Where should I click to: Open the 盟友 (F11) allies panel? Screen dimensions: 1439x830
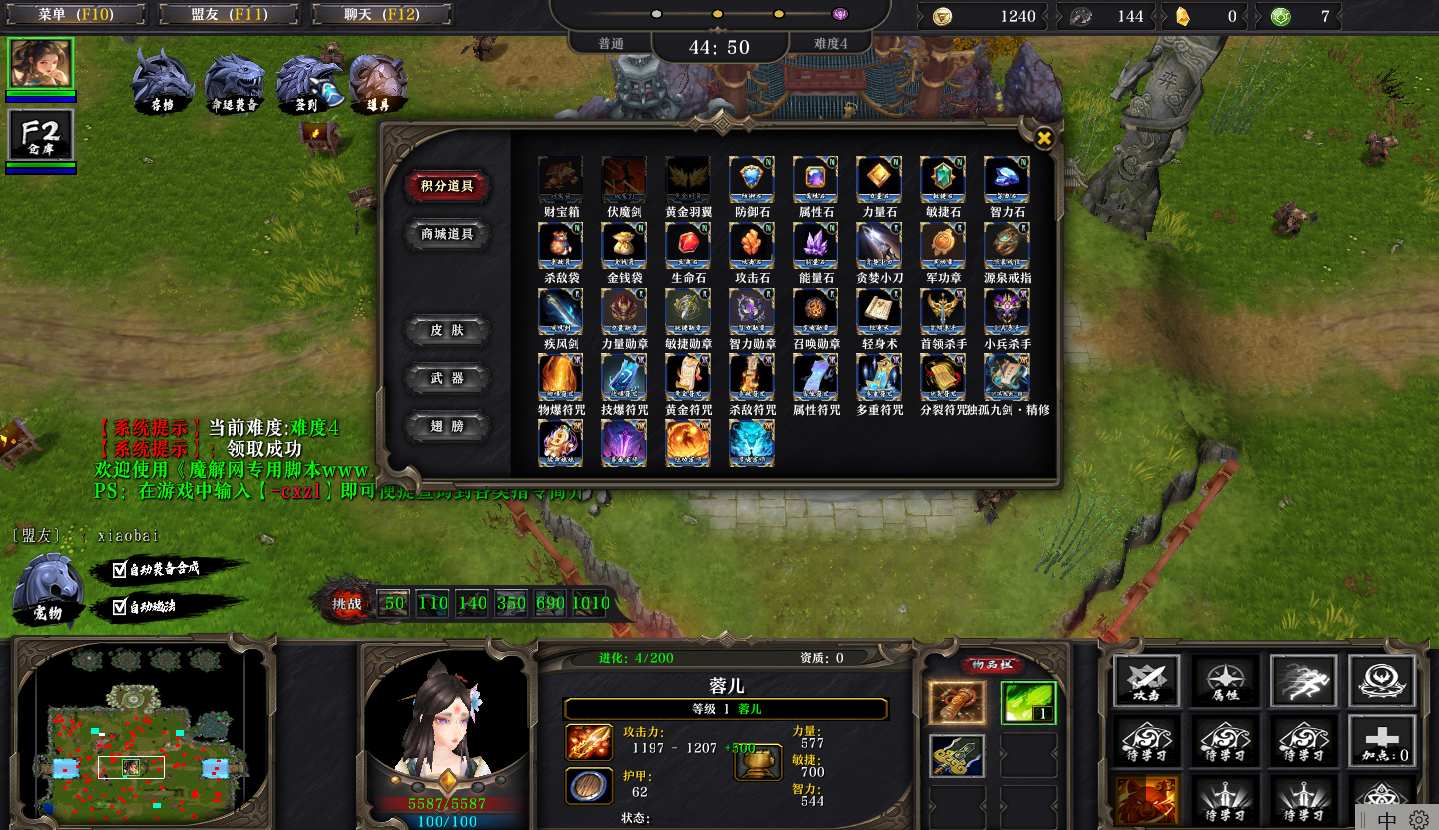coord(227,15)
